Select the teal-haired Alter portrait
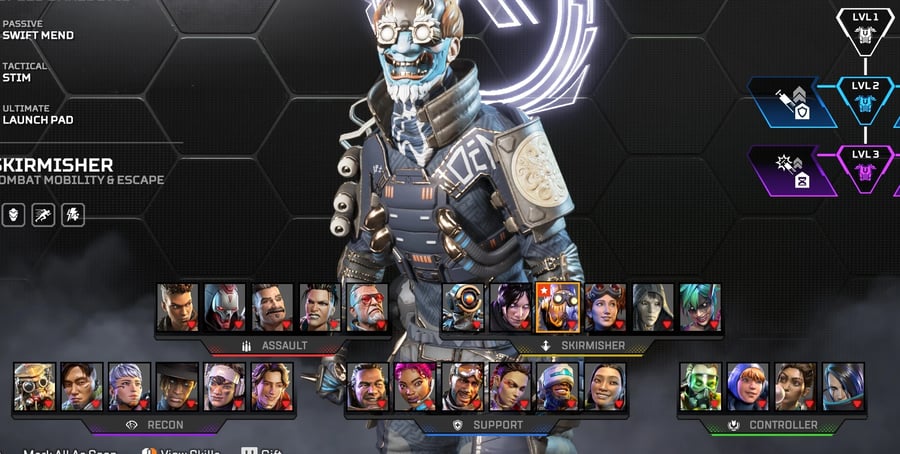The width and height of the screenshot is (900, 454). pyautogui.click(x=700, y=307)
